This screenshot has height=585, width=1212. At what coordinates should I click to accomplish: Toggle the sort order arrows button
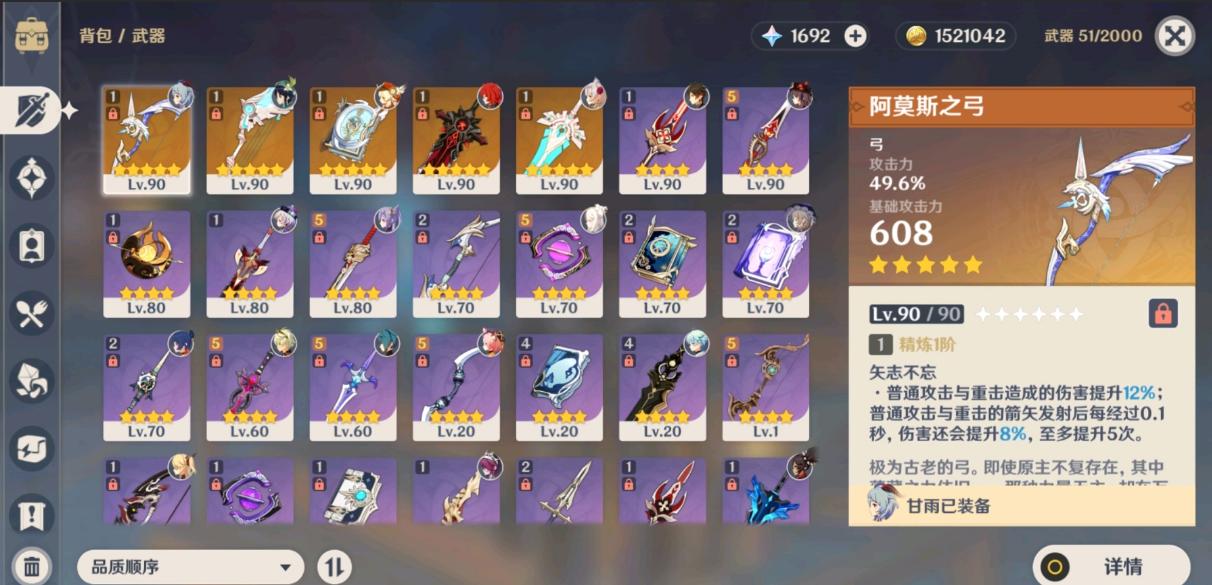pyautogui.click(x=334, y=567)
